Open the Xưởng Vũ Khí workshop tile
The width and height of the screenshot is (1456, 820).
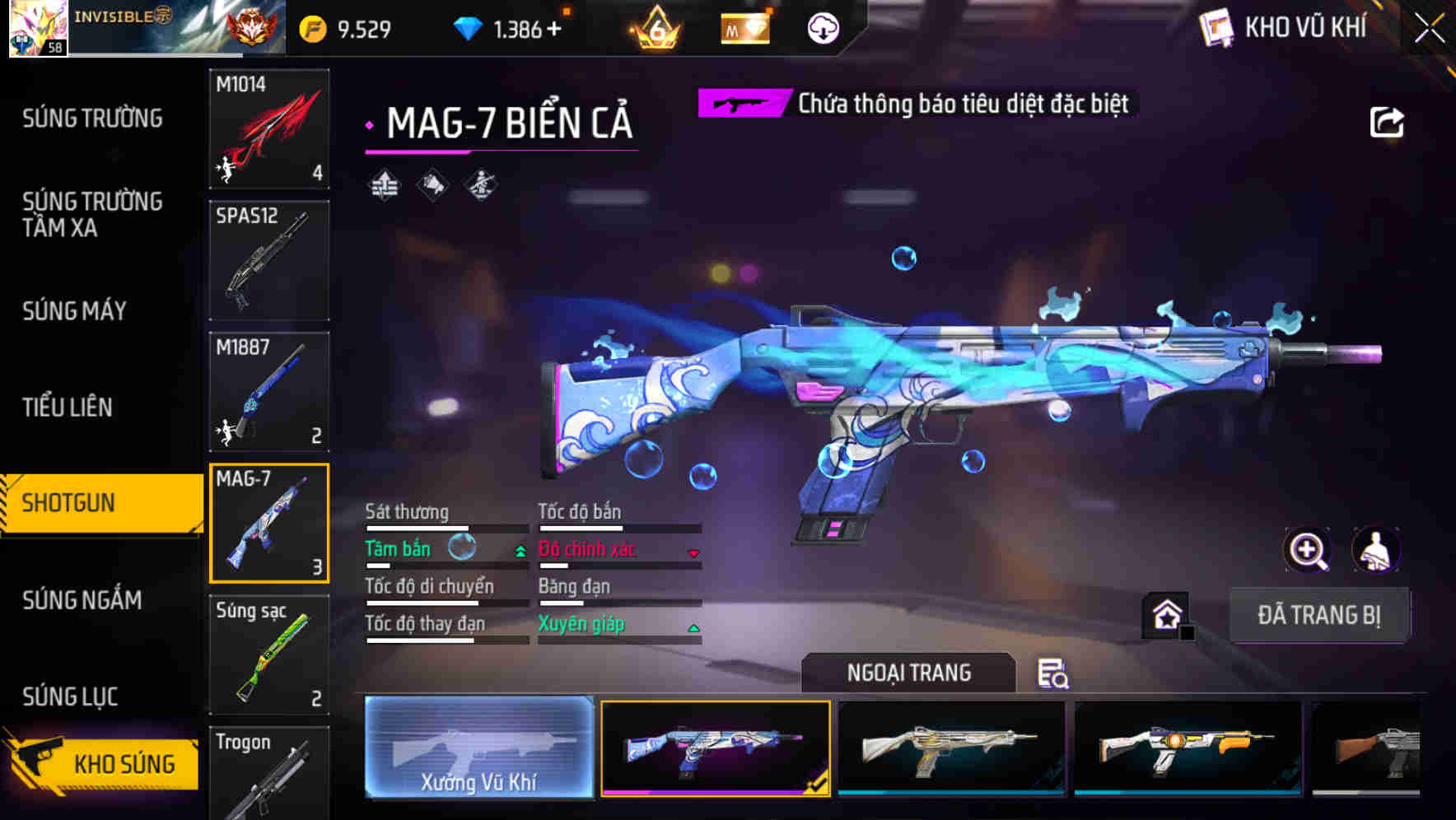478,748
